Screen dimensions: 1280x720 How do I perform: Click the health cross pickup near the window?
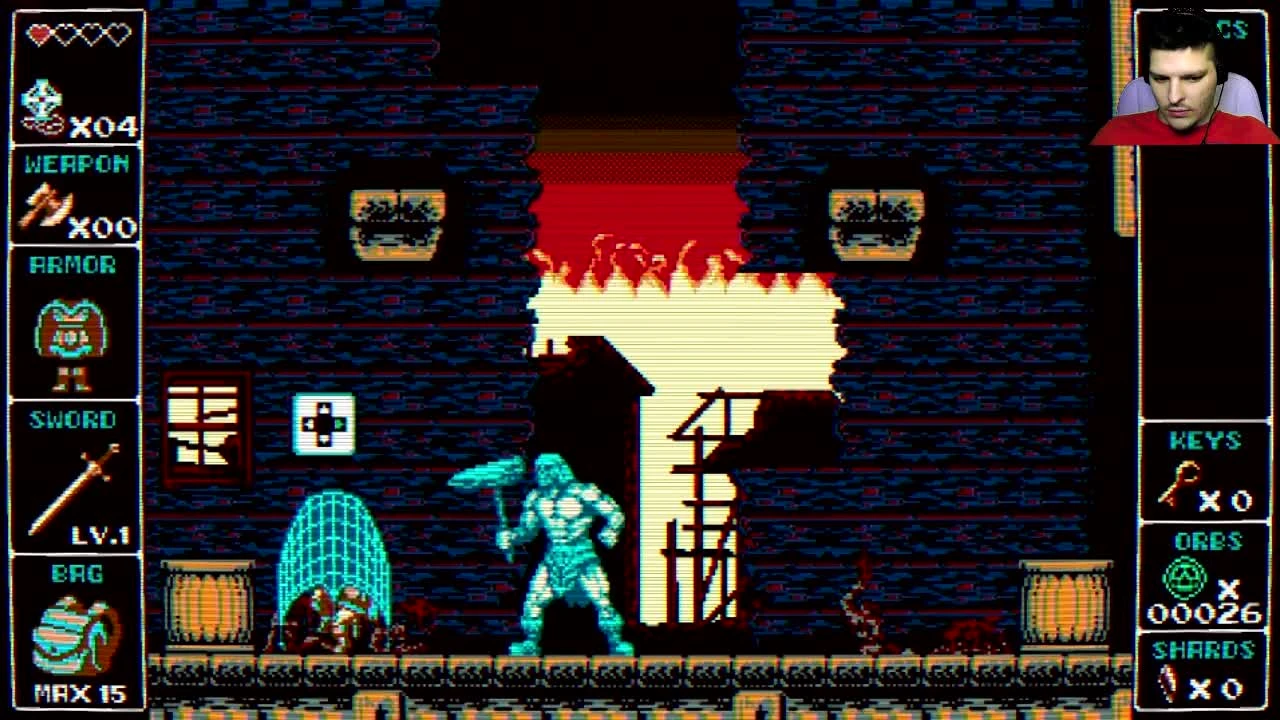pos(322,424)
